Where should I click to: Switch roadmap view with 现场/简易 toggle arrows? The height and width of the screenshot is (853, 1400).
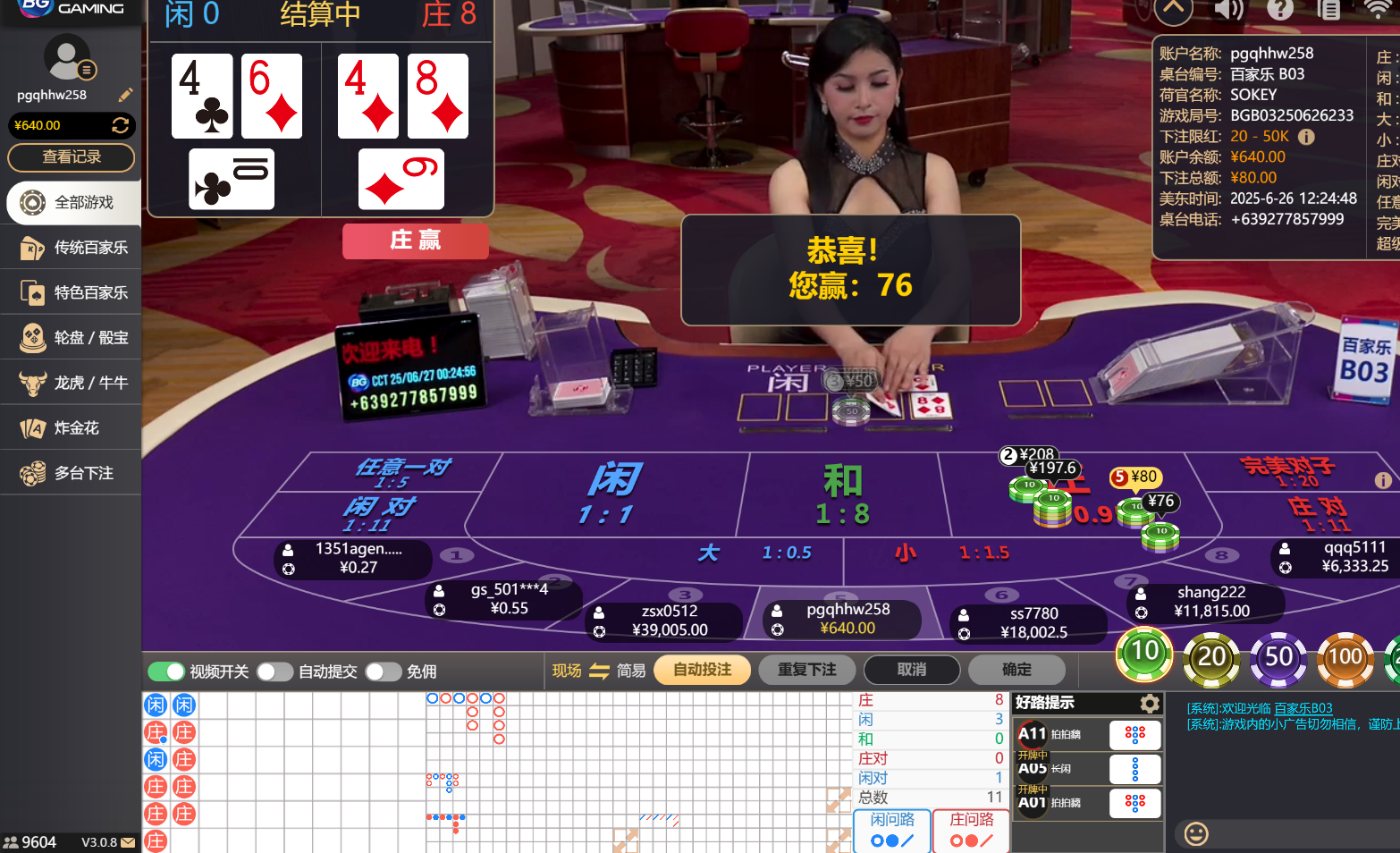pos(599,671)
